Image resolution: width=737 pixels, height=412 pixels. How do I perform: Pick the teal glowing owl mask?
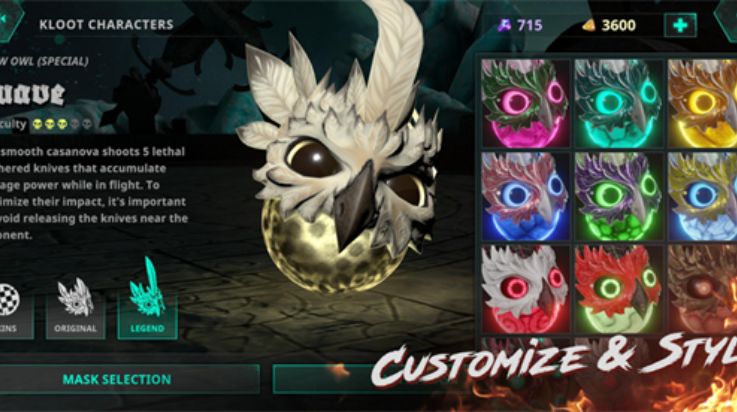[x=617, y=103]
